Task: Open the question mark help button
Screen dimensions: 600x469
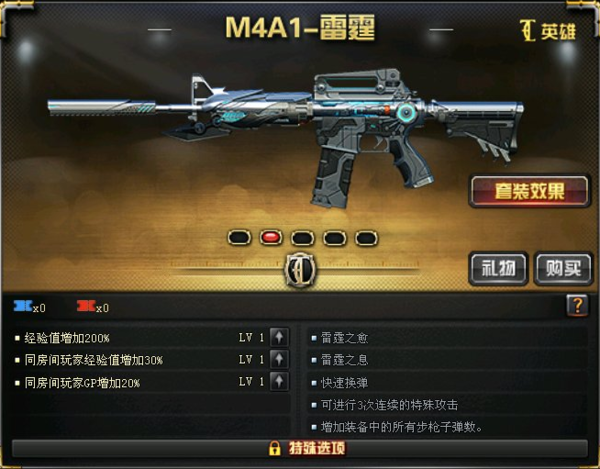Action: tap(577, 306)
